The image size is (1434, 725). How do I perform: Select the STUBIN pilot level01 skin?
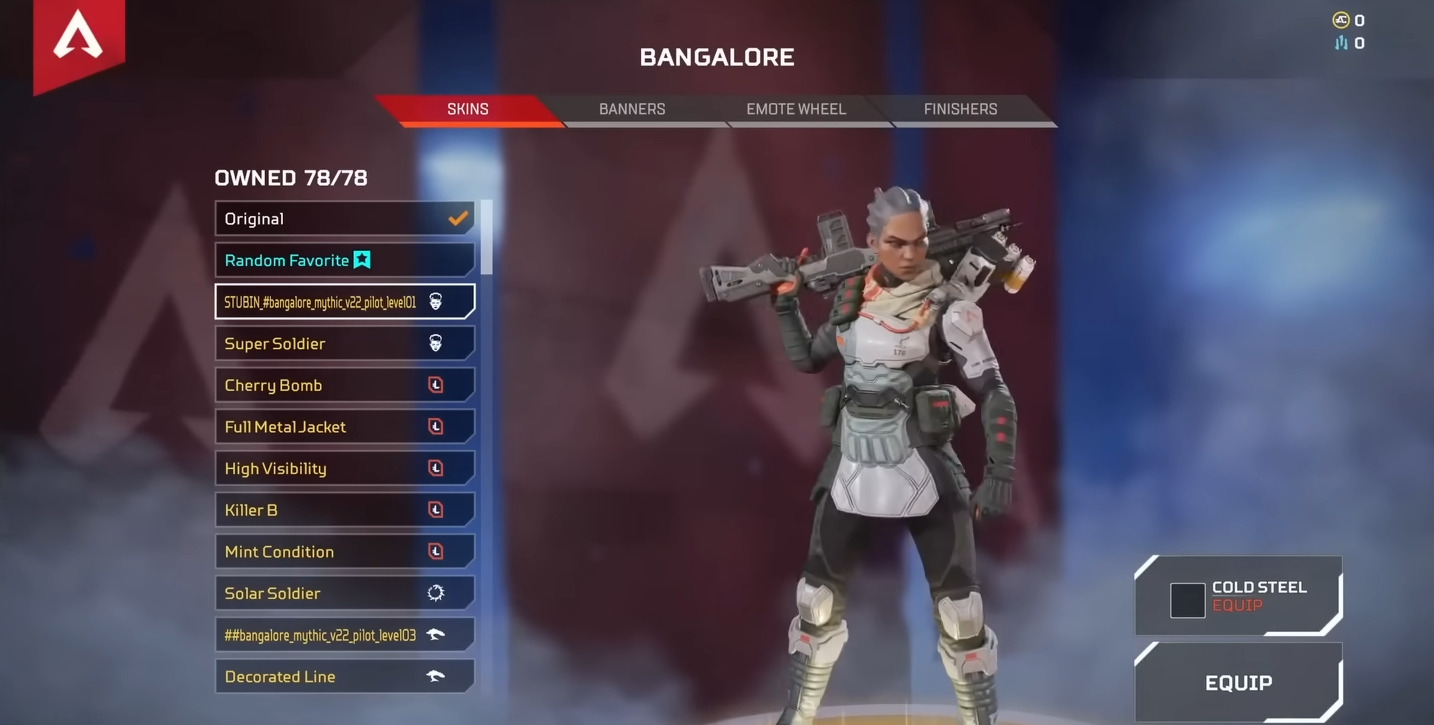pos(344,302)
